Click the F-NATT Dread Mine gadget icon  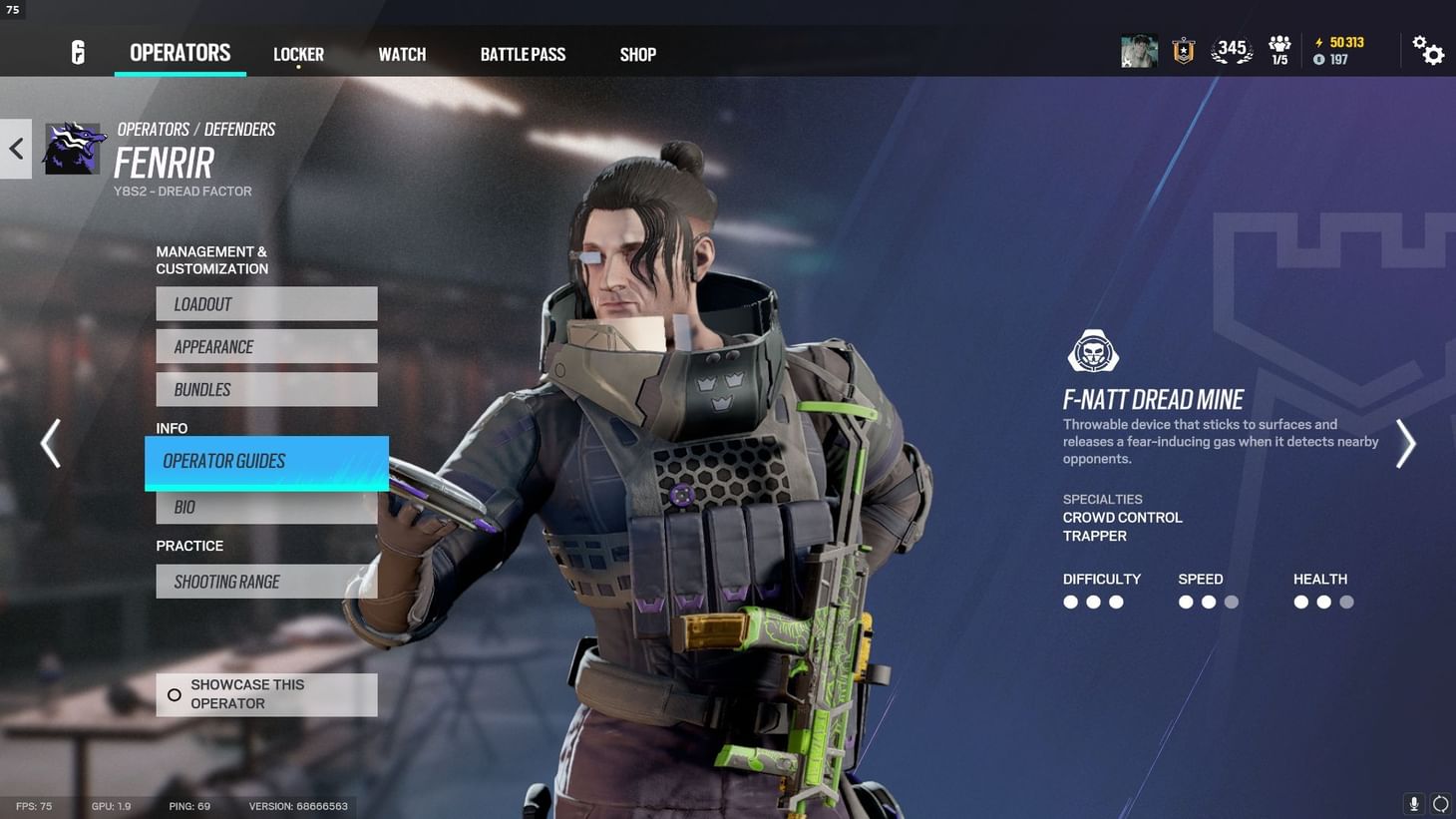(1093, 353)
